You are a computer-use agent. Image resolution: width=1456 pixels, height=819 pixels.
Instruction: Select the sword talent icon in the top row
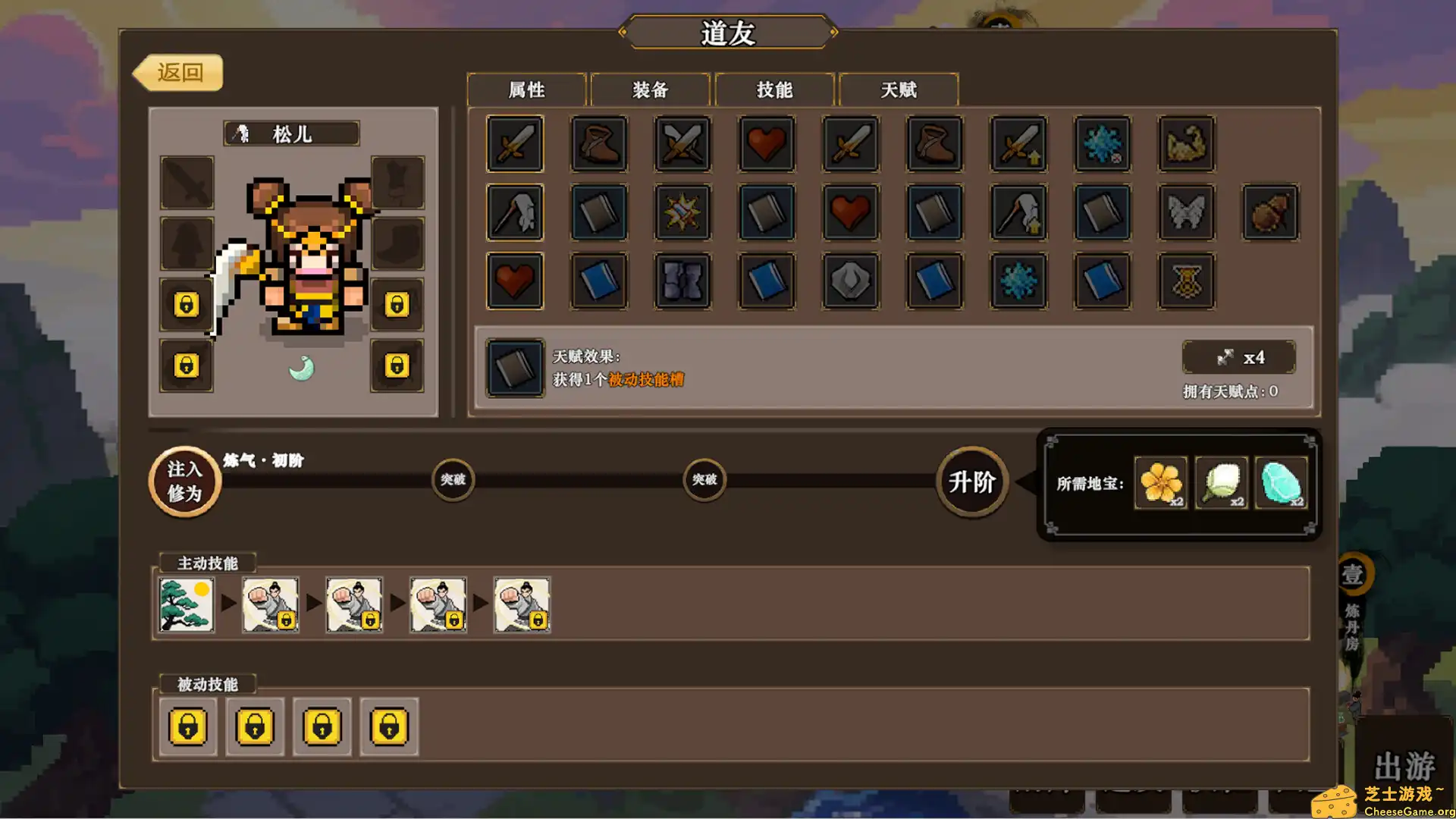[x=515, y=144]
